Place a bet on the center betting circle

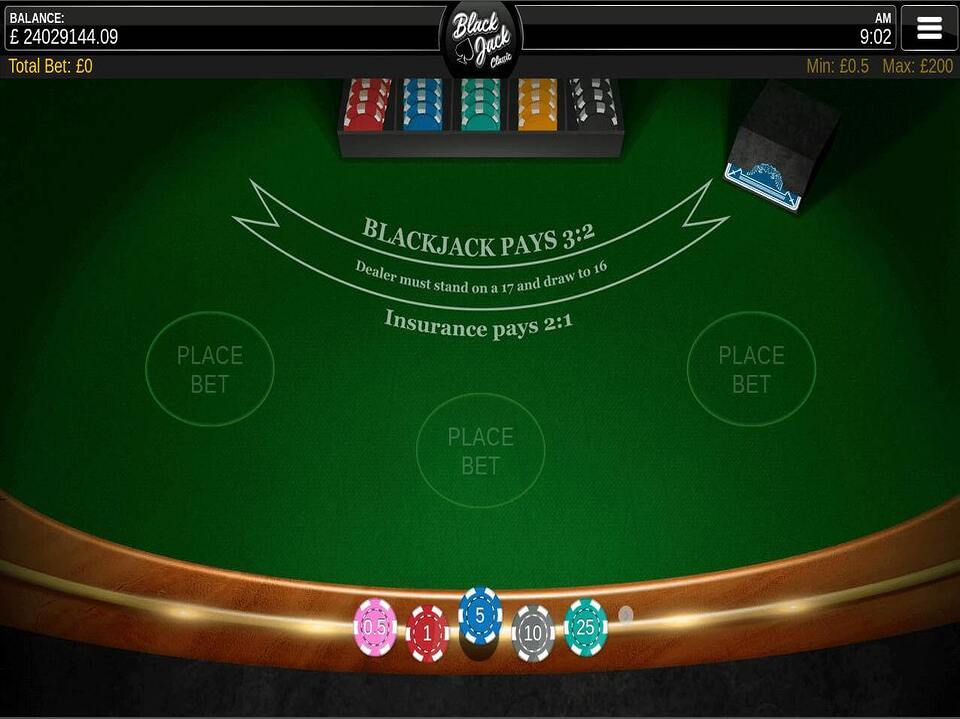[481, 451]
